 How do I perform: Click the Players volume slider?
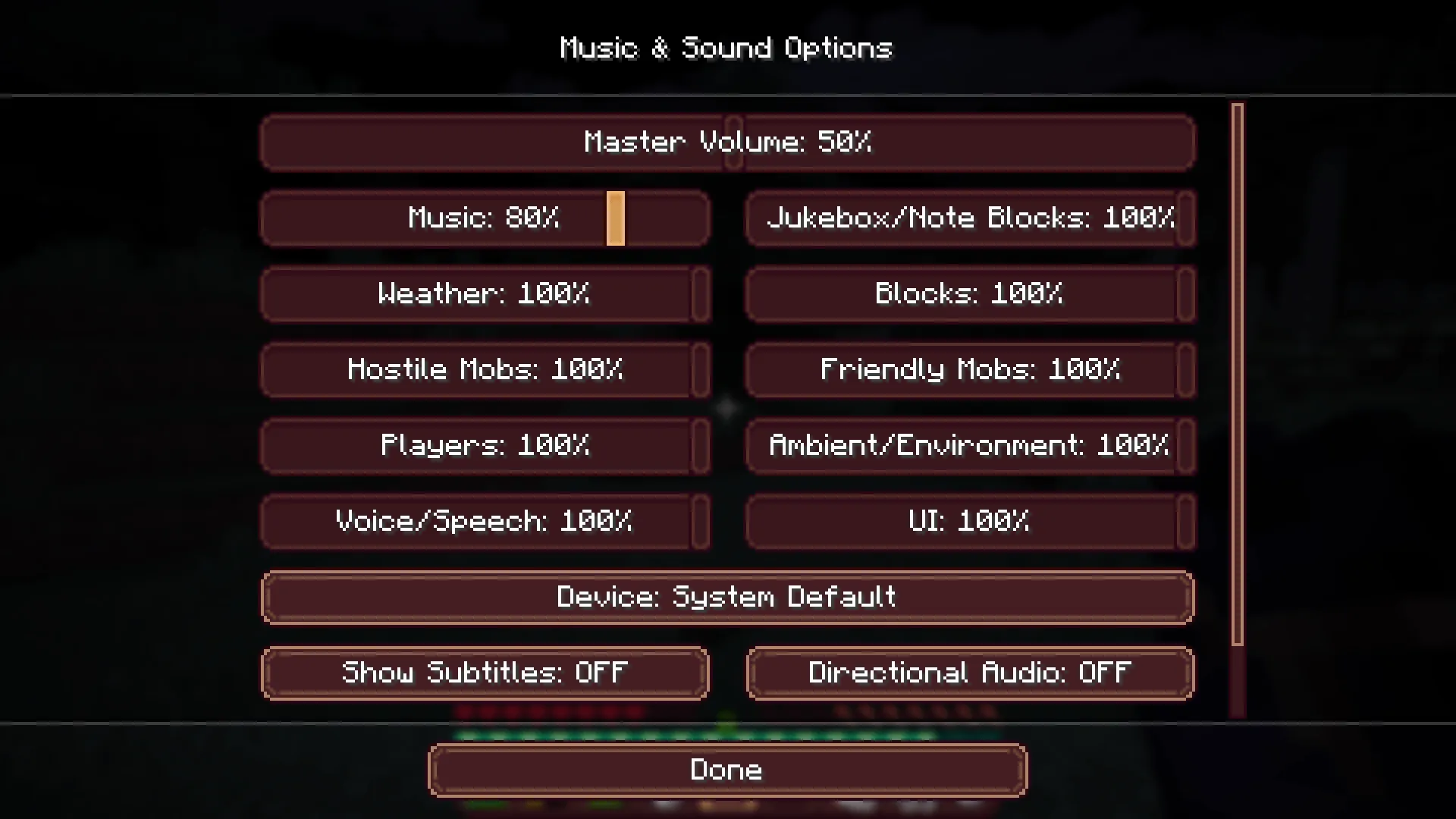click(x=485, y=446)
